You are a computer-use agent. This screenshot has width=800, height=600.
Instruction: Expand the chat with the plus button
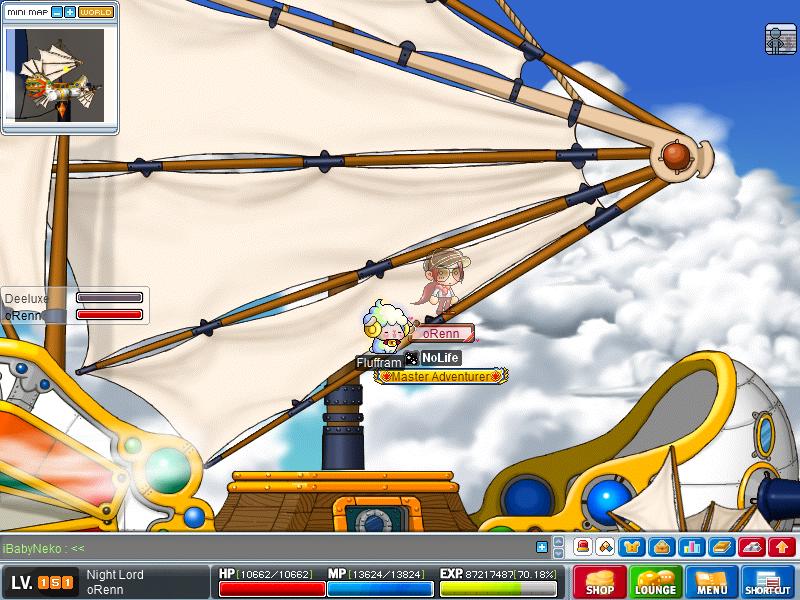point(542,547)
